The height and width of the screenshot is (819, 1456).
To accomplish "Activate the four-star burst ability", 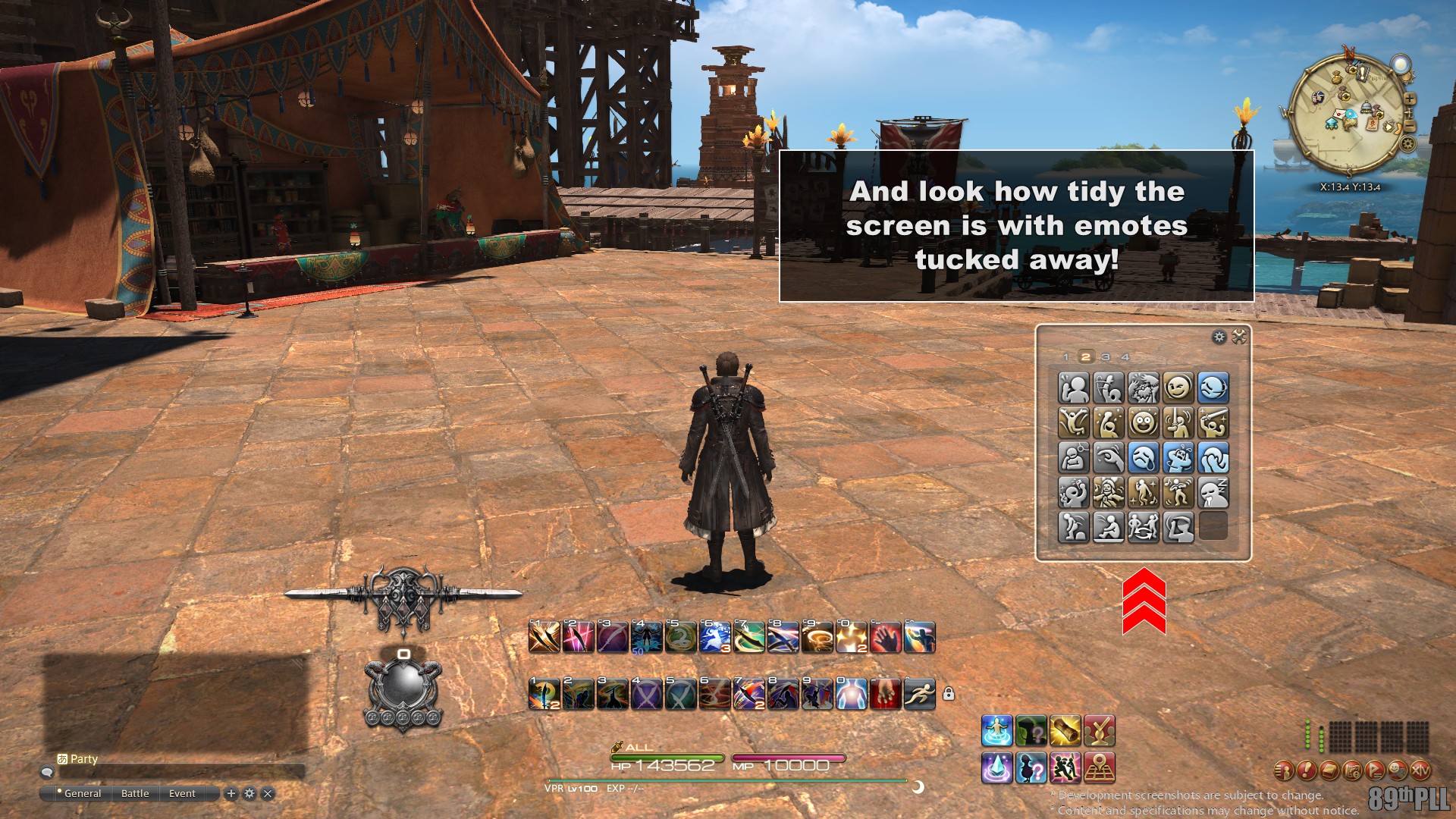I will click(851, 638).
